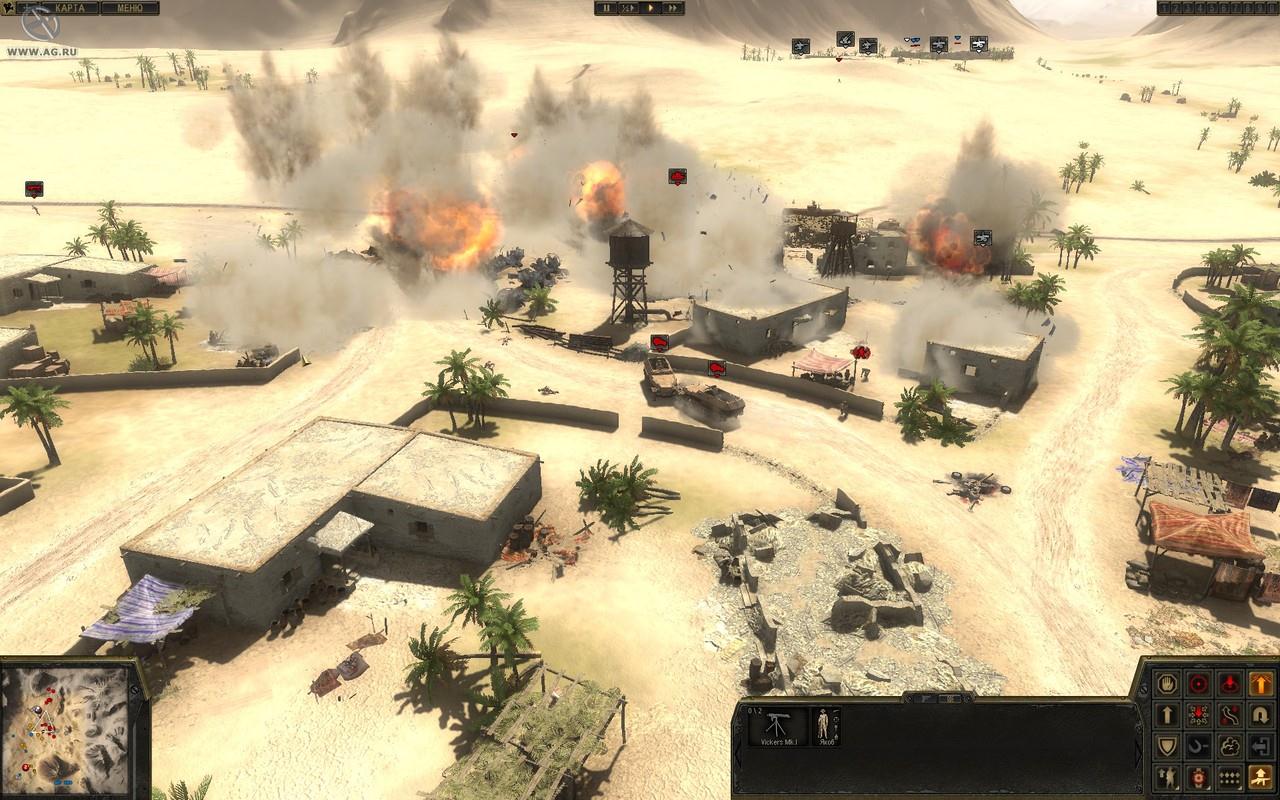The width and height of the screenshot is (1280, 800).
Task: Open the Карта (map) button
Action: [x=70, y=8]
